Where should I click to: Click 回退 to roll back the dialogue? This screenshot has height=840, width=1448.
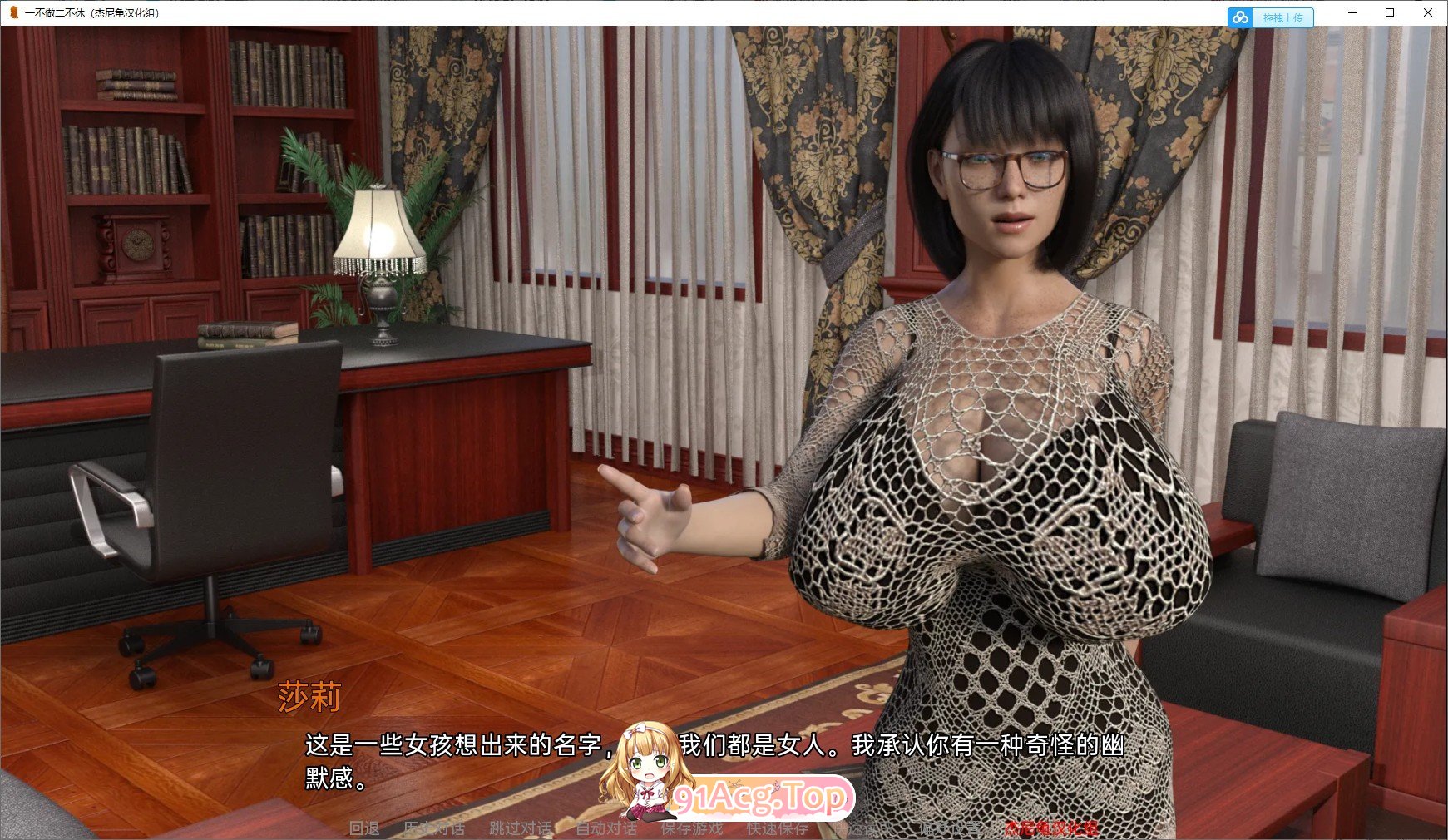[362, 829]
